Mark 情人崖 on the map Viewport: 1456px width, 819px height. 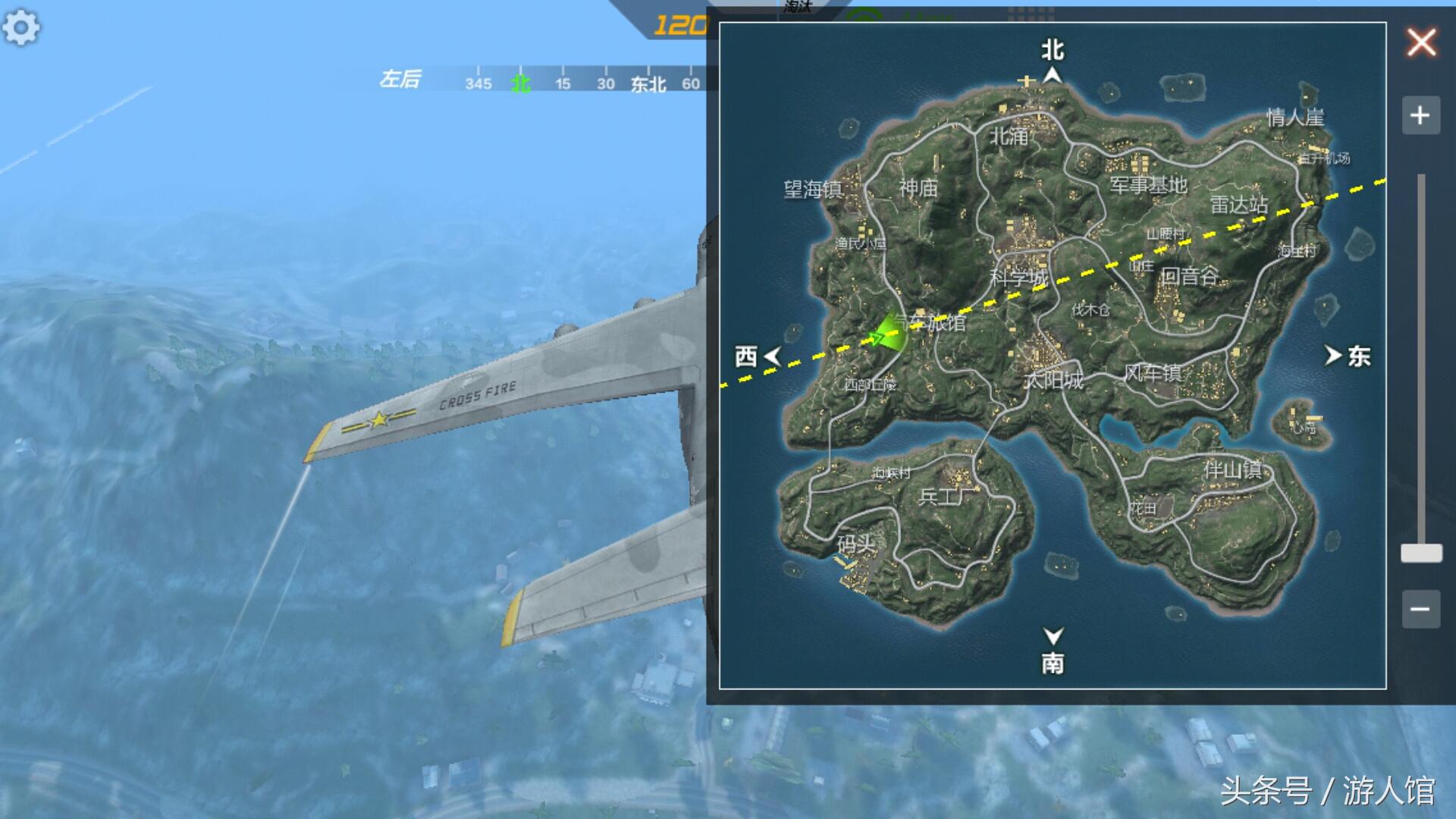pyautogui.click(x=1295, y=118)
